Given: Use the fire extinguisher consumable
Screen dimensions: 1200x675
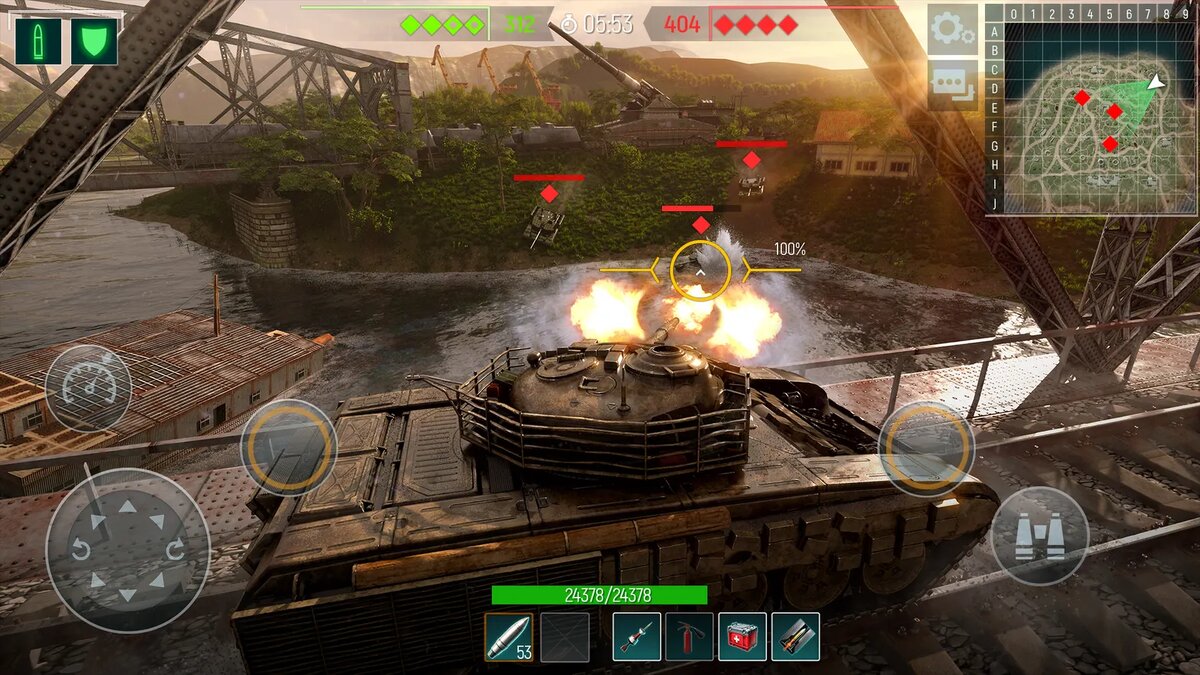Looking at the screenshot, I should coord(690,637).
